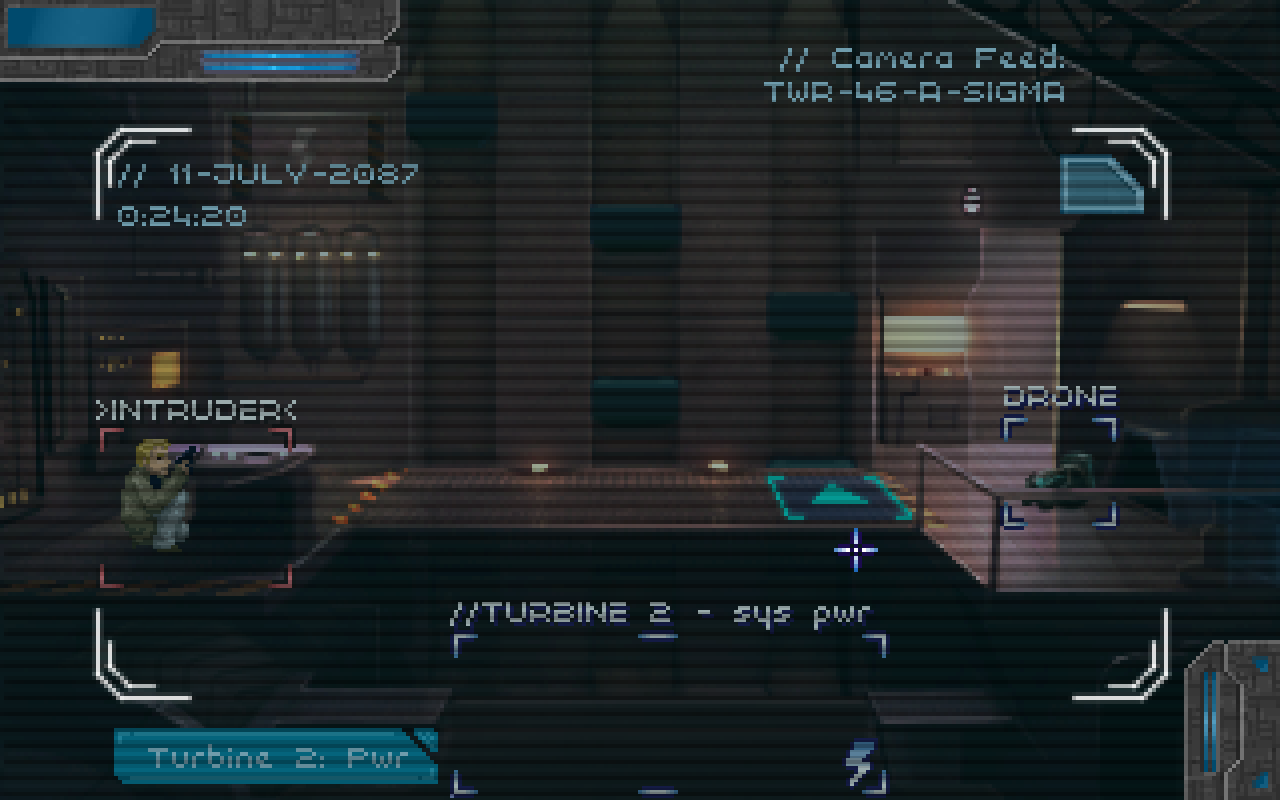
Task: Select the DRONE target bracket
Action: click(1059, 472)
